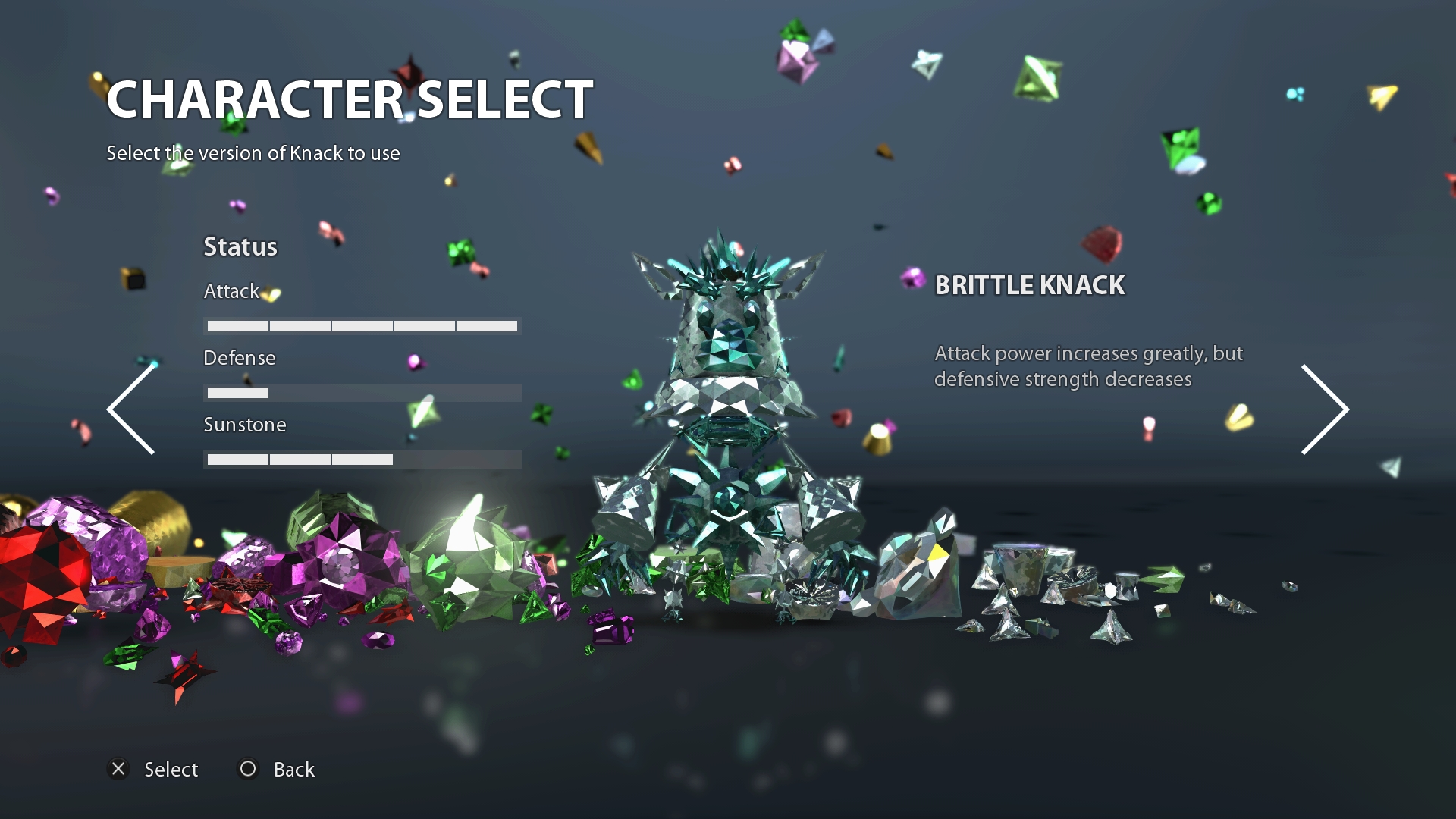Choose Select to confirm Brittle Knack
The image size is (1456, 819).
click(153, 769)
